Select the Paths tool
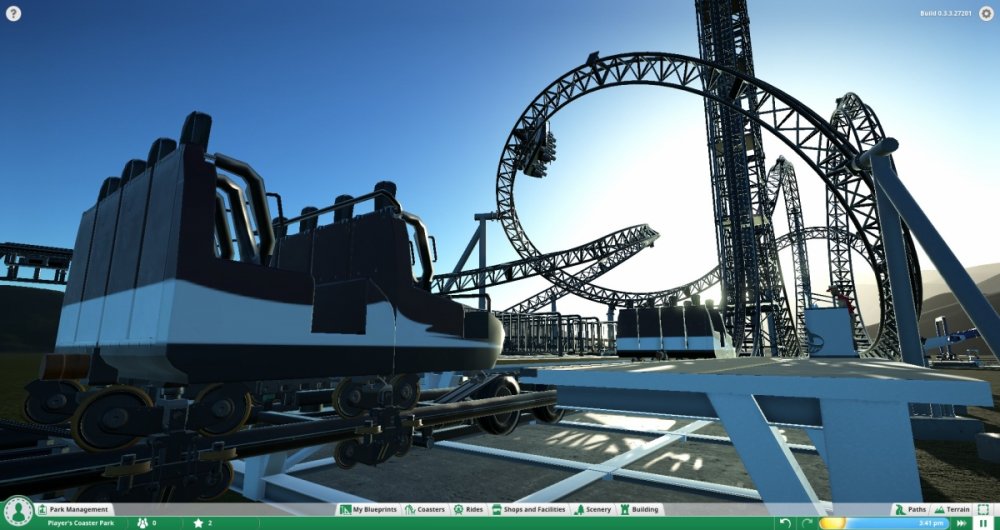This screenshot has width=1000, height=530. point(910,509)
